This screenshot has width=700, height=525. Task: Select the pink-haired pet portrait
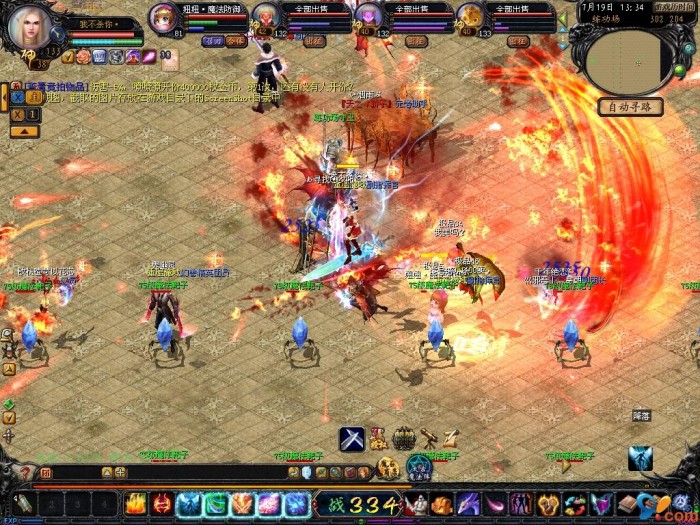(x=164, y=18)
